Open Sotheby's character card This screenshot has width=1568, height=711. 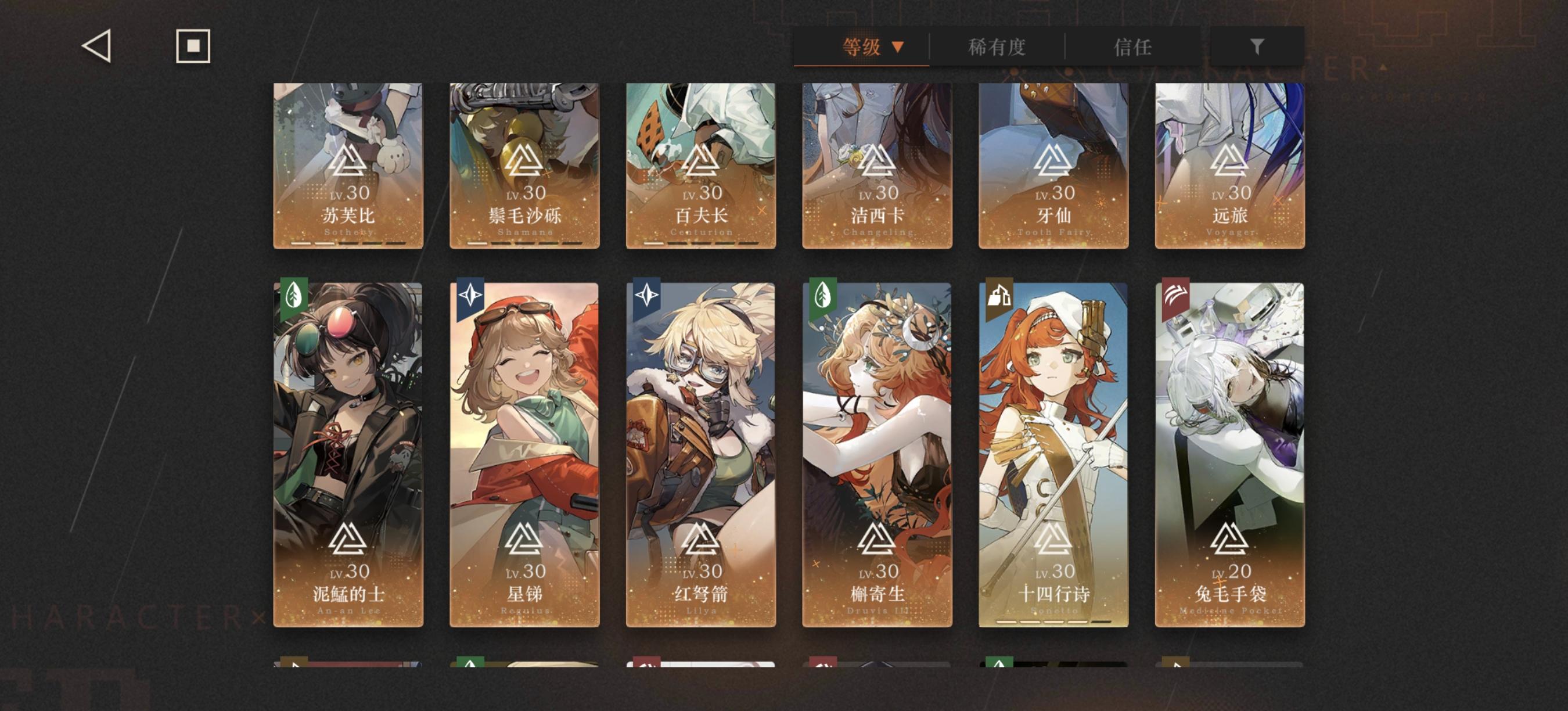coord(346,164)
